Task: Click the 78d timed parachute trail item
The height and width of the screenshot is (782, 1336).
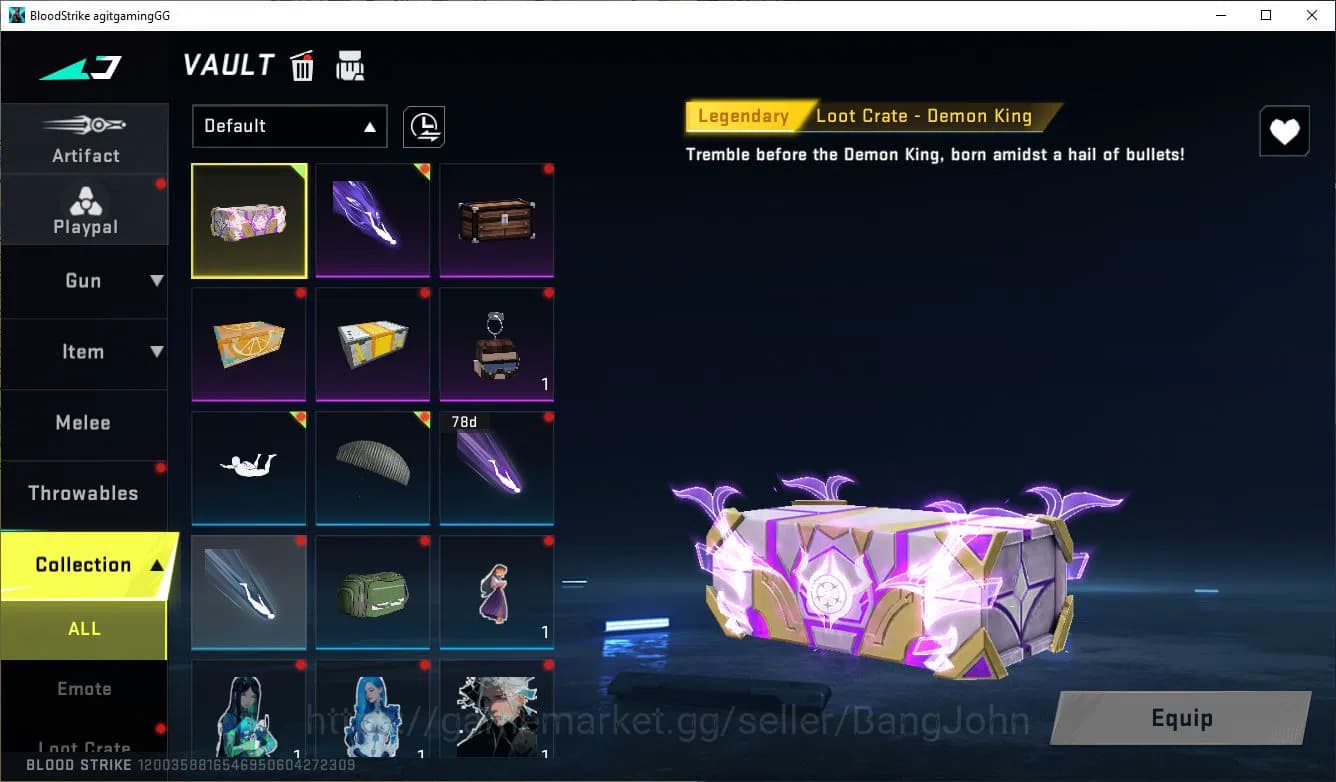Action: click(496, 468)
